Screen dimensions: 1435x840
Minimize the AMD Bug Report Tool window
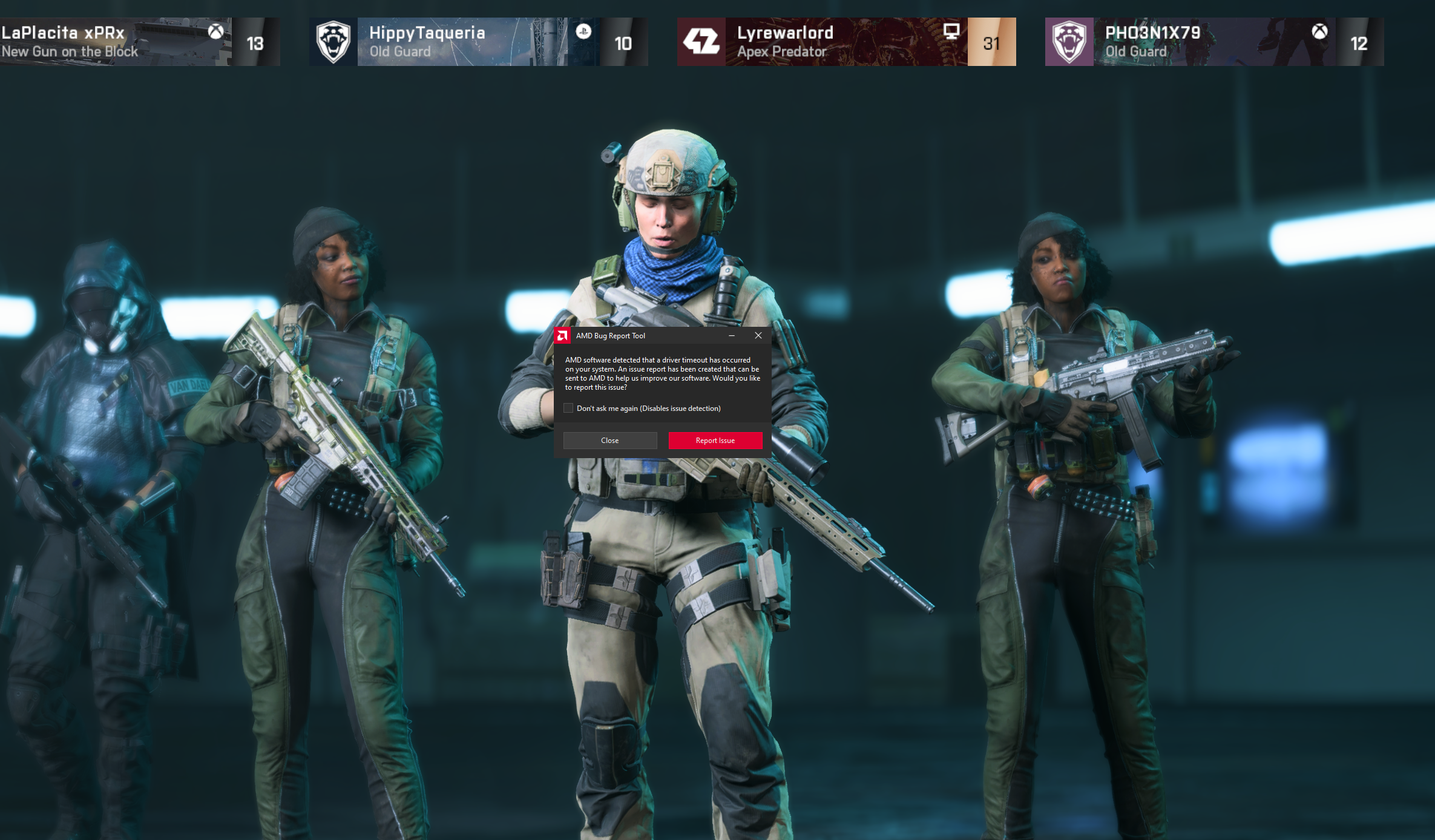tap(732, 335)
